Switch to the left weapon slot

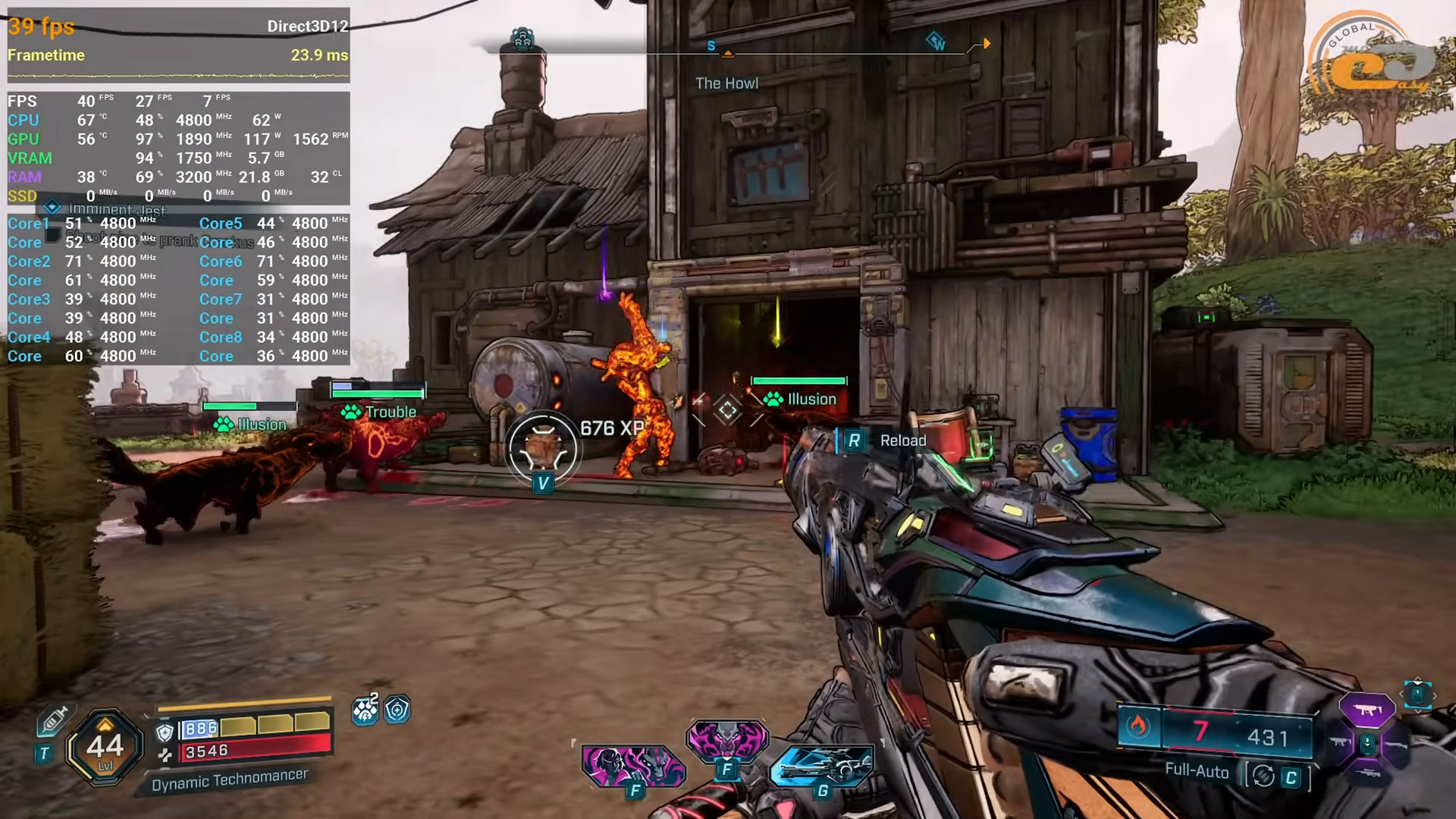point(1339,742)
